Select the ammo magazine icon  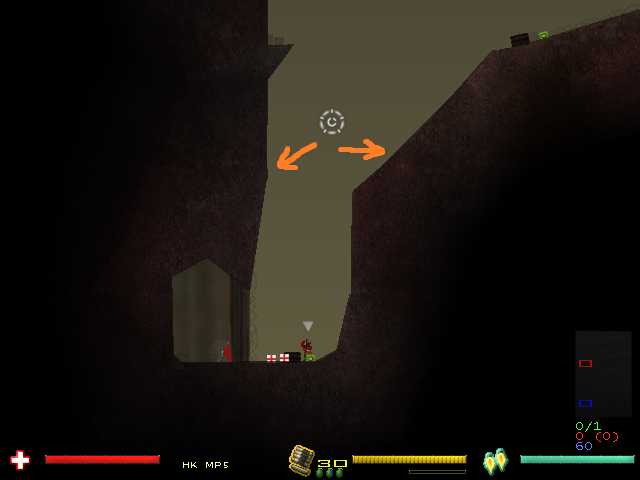[300, 459]
